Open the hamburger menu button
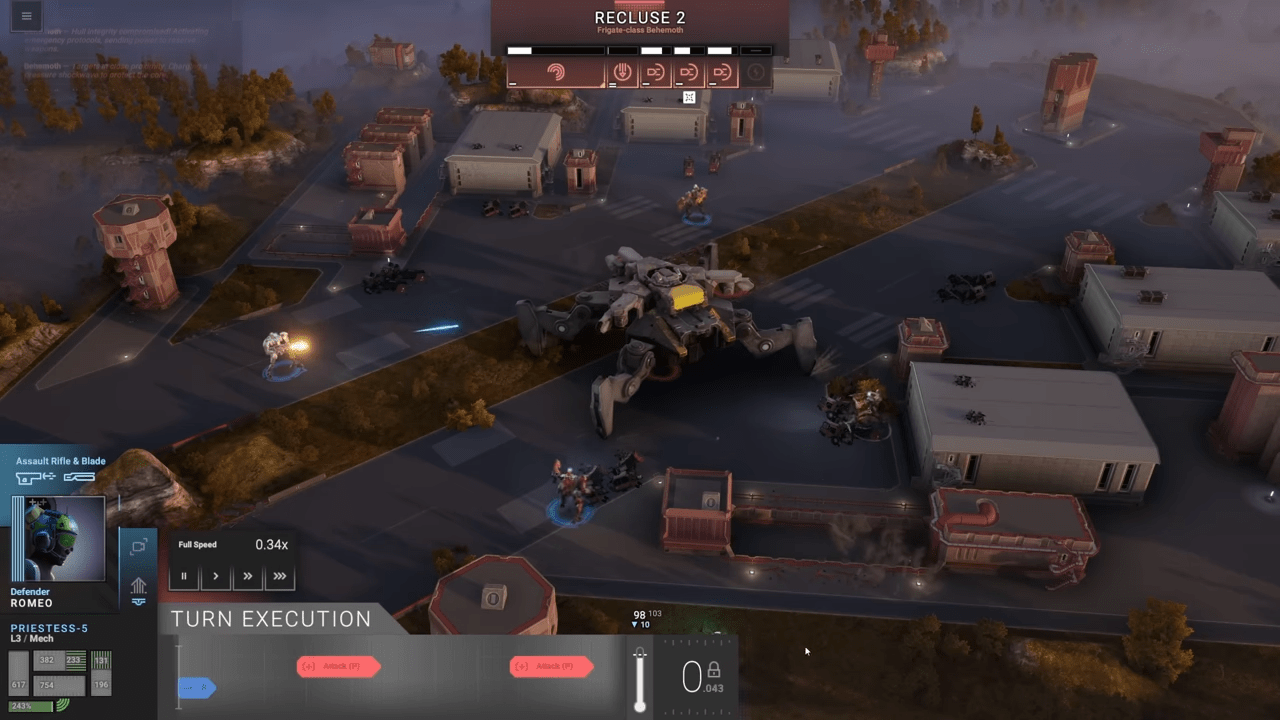The height and width of the screenshot is (720, 1280). [26, 16]
